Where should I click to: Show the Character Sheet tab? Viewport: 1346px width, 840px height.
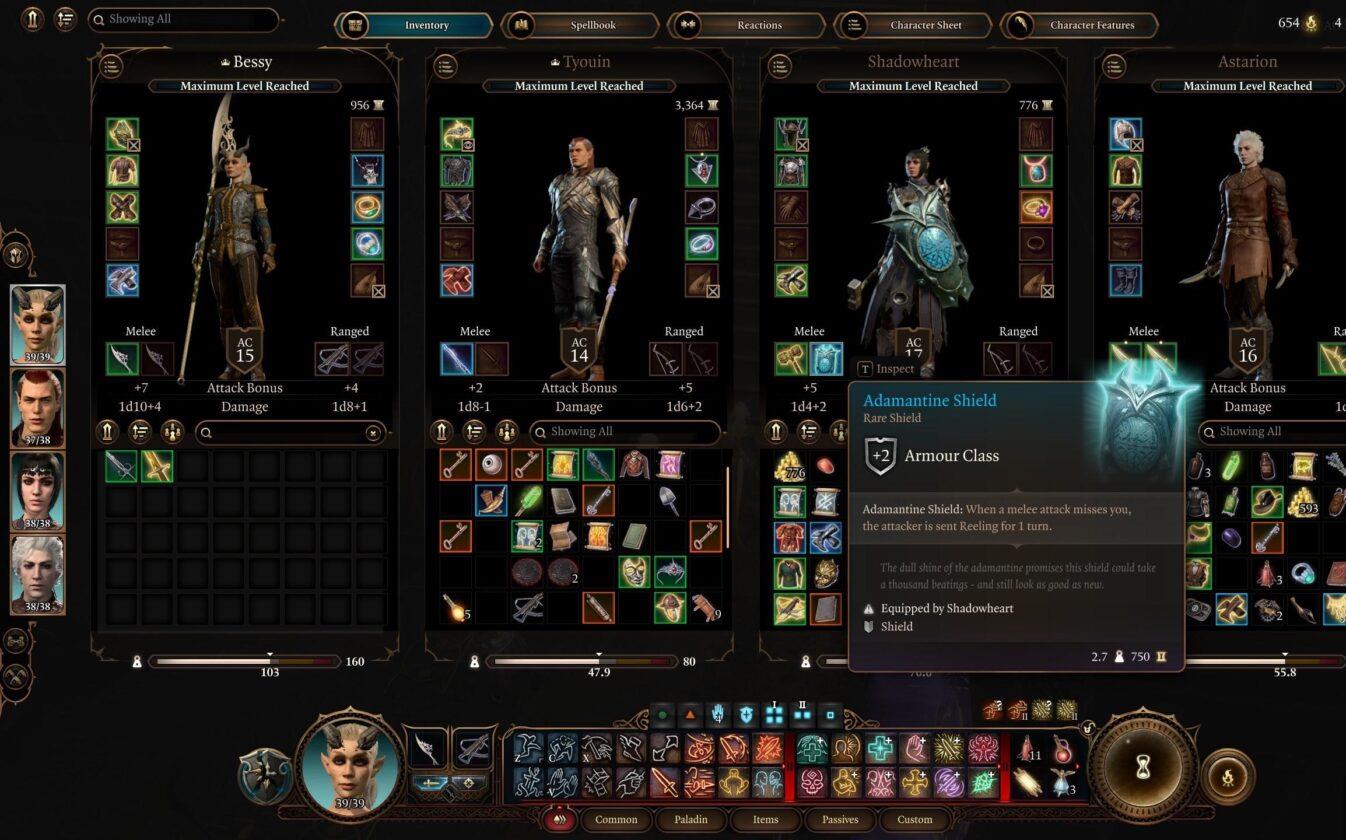(x=926, y=25)
